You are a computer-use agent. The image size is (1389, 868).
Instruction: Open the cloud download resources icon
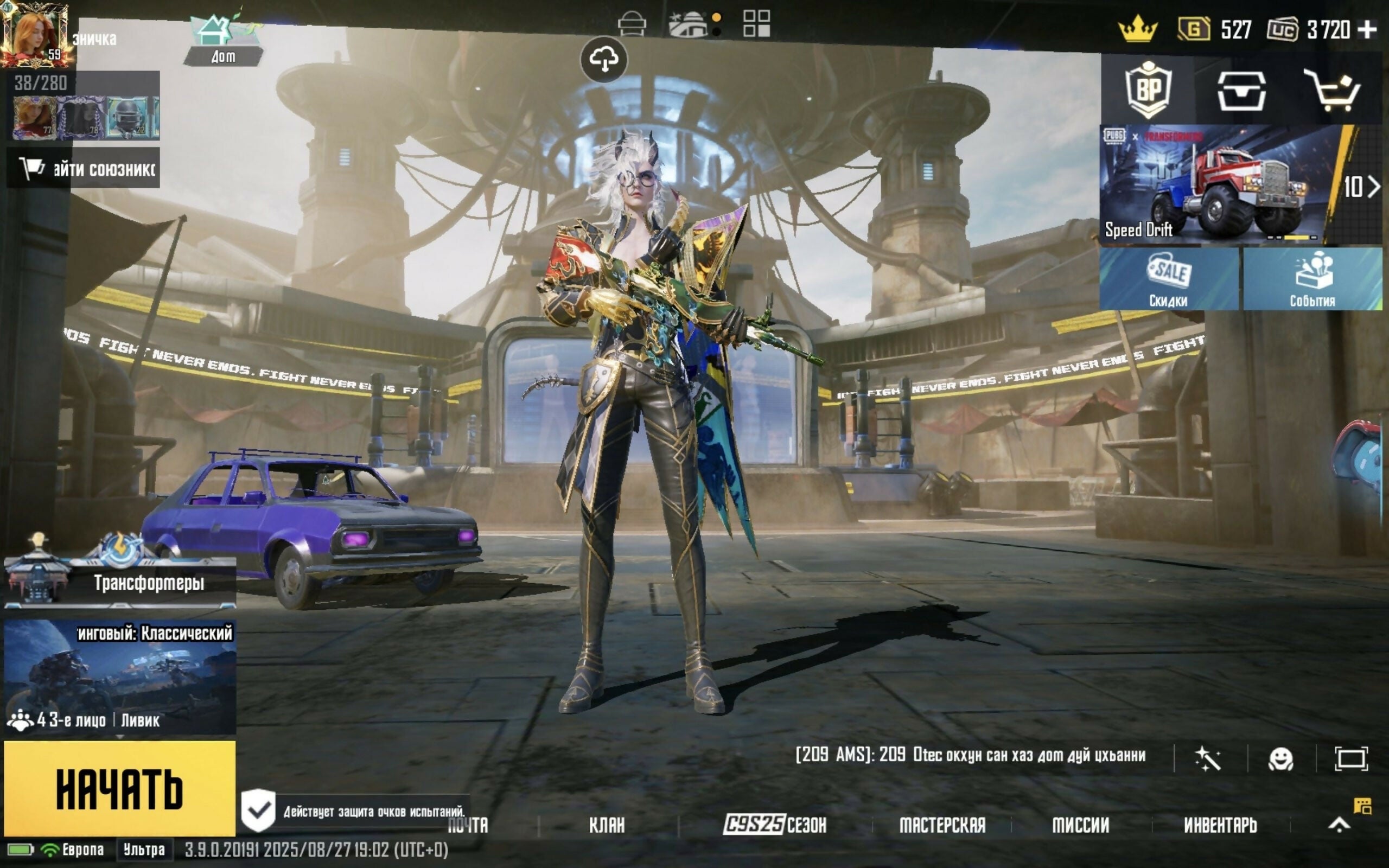tap(603, 59)
